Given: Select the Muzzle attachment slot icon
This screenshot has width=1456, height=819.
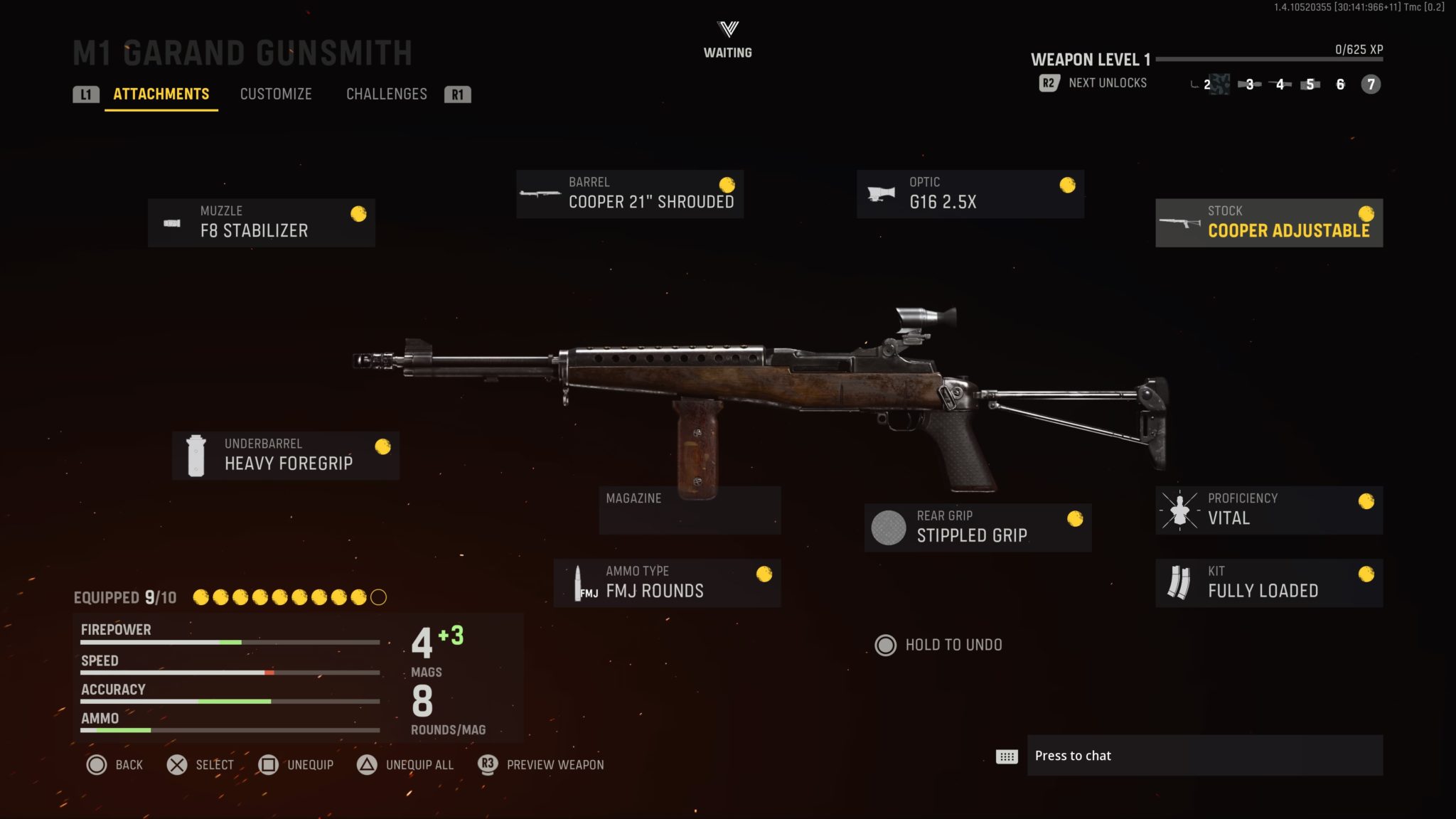Looking at the screenshot, I should pyautogui.click(x=173, y=222).
